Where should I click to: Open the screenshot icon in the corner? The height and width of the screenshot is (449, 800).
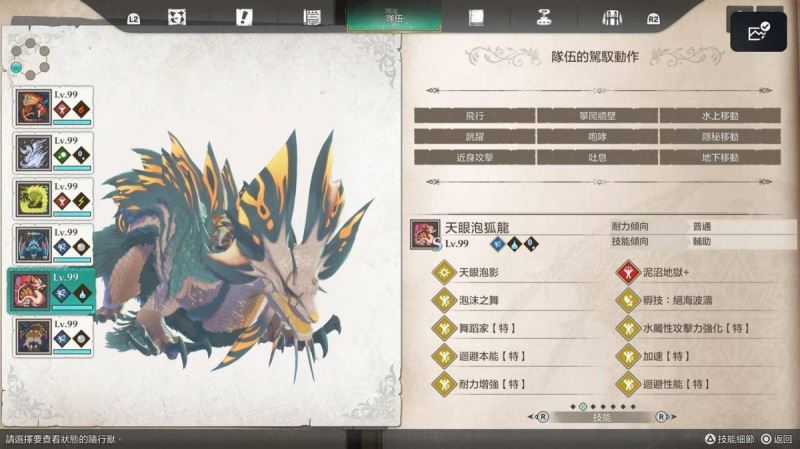coord(757,34)
